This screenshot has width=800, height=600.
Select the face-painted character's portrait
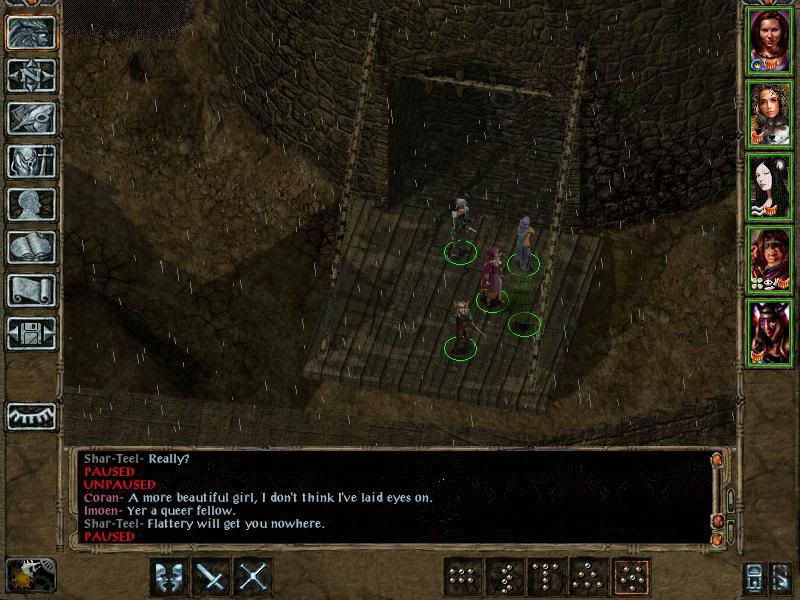pyautogui.click(x=769, y=259)
